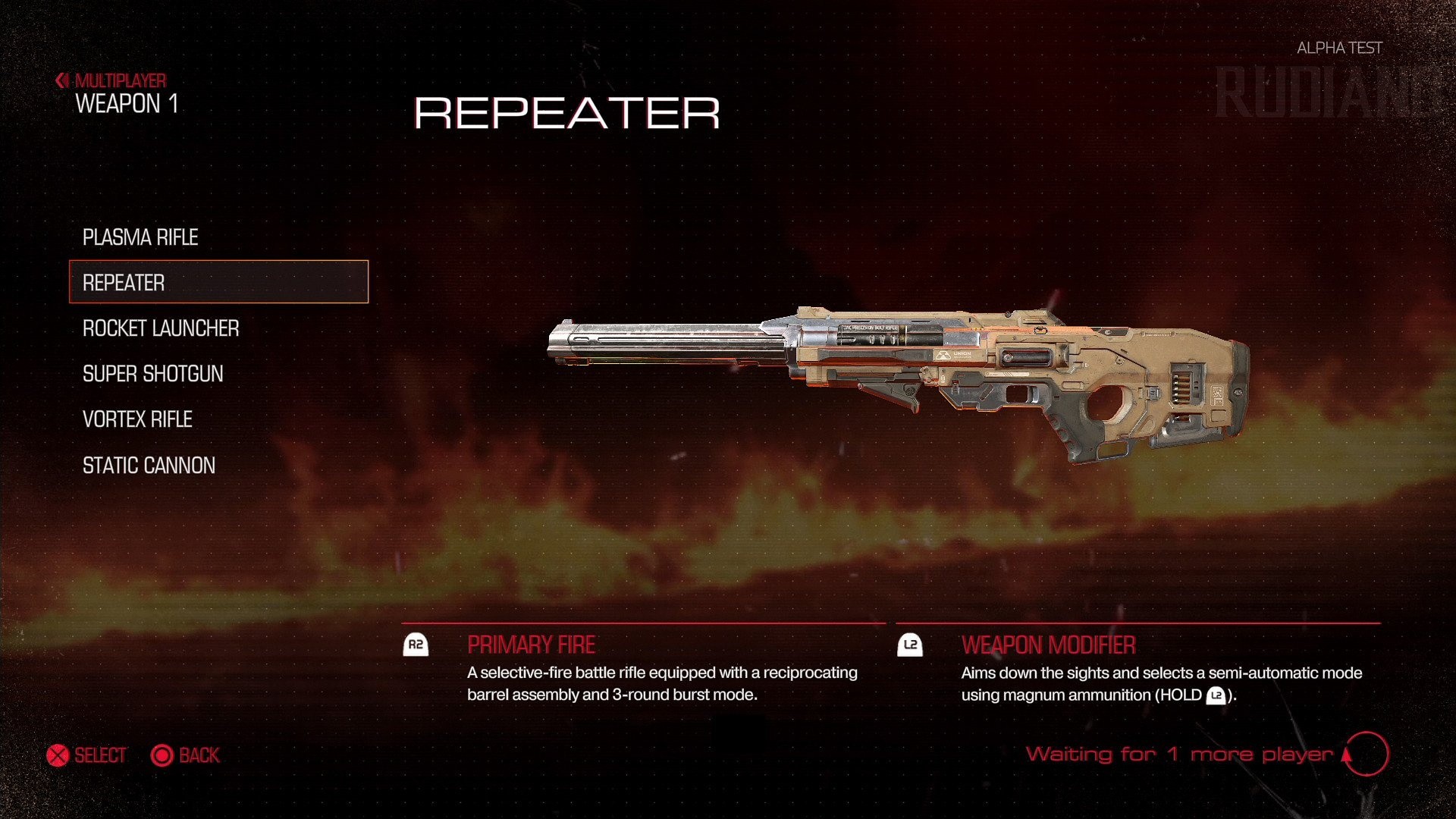Select the Super Shotgun weapon
The height and width of the screenshot is (819, 1456).
[x=152, y=373]
